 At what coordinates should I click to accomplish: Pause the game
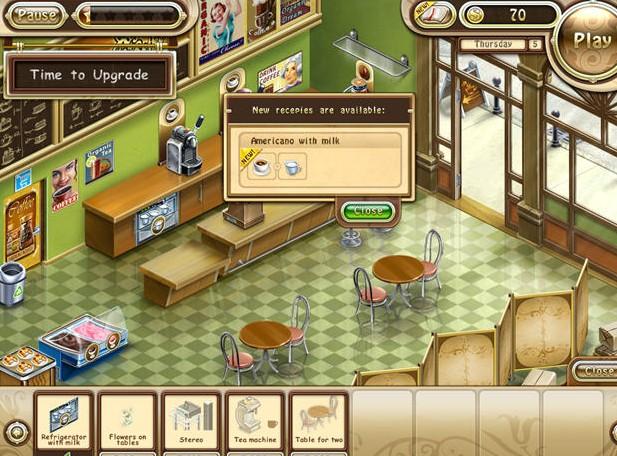tap(38, 15)
